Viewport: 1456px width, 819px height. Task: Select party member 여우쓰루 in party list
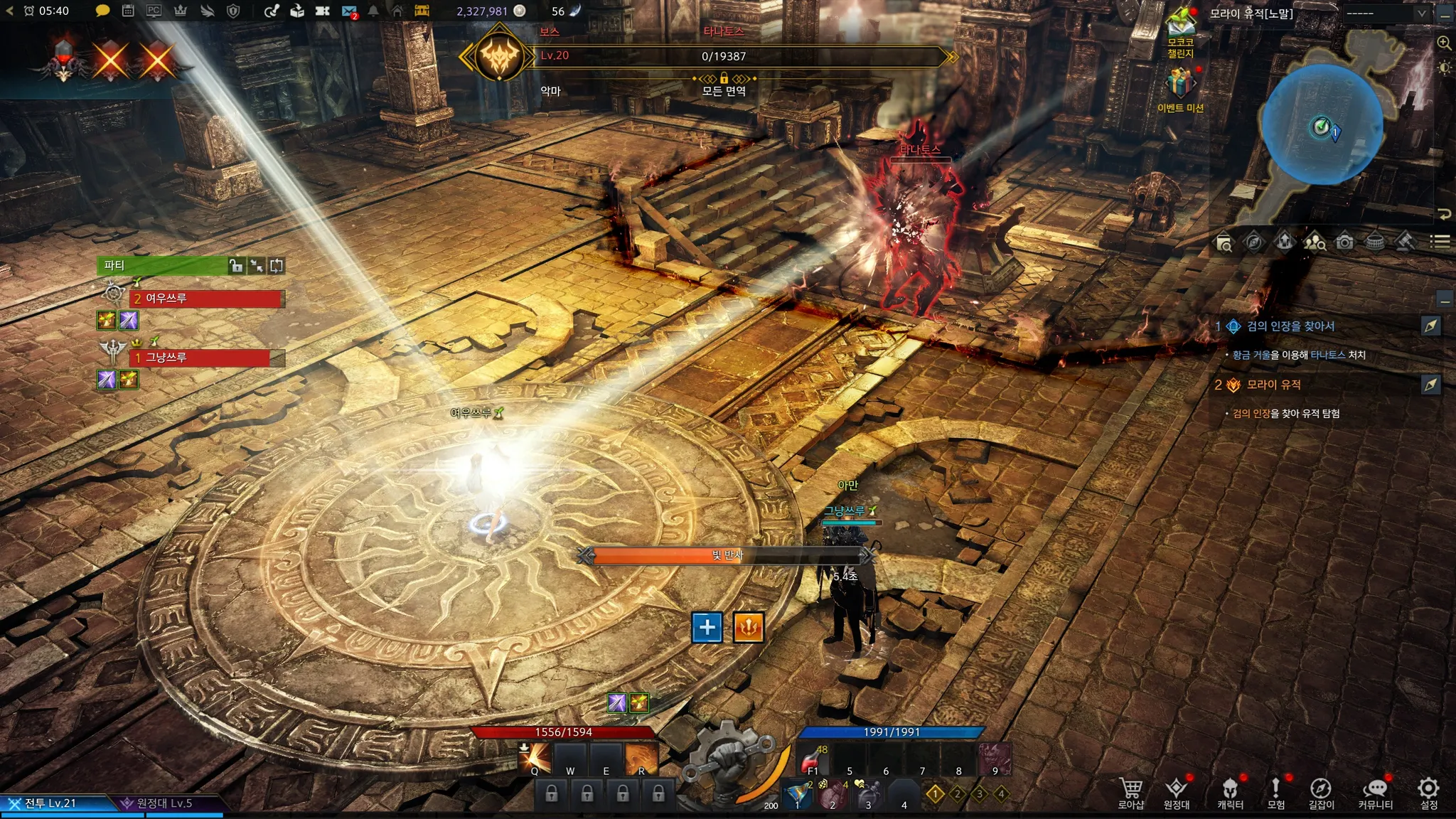[x=206, y=299]
